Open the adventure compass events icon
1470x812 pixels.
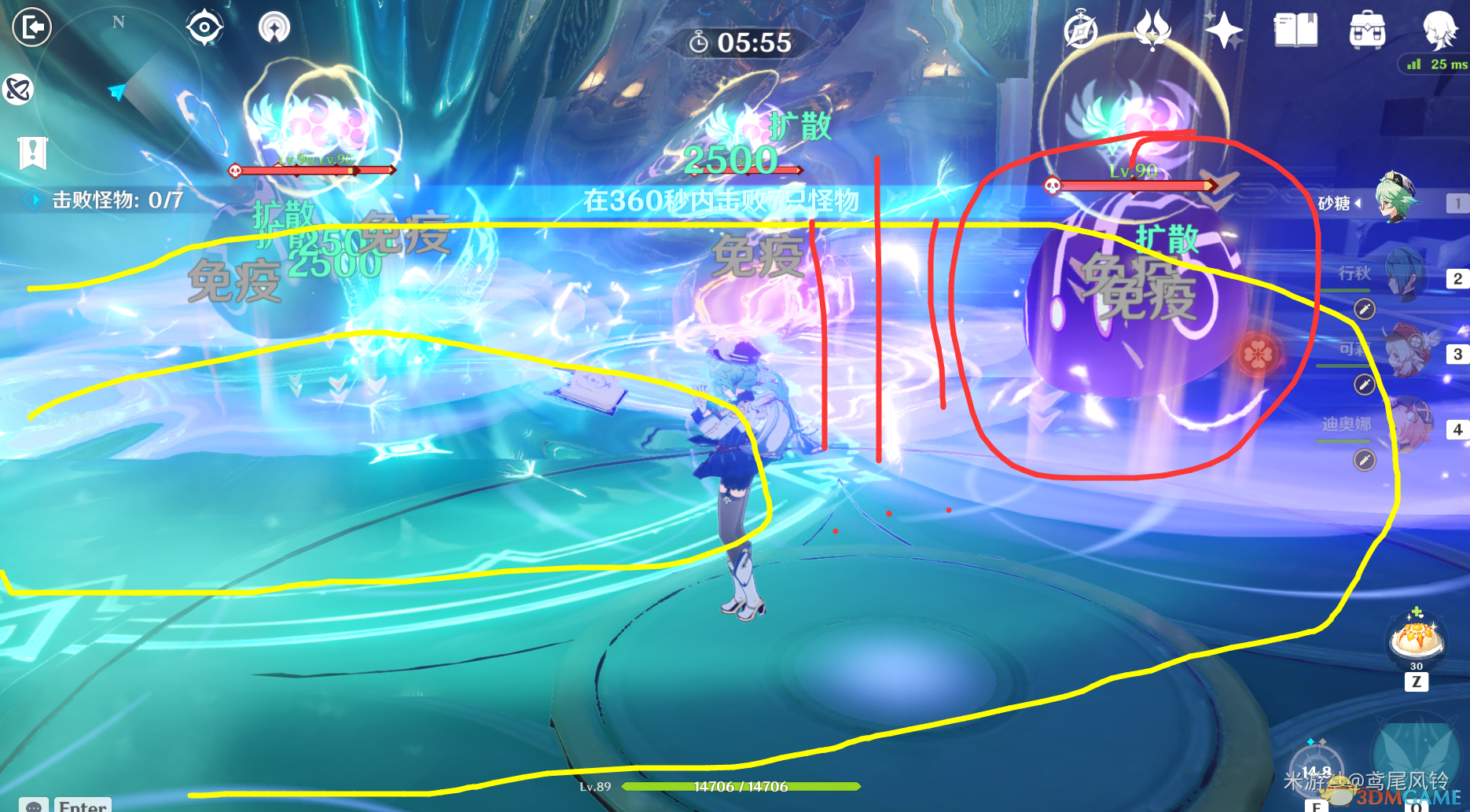(x=1081, y=31)
